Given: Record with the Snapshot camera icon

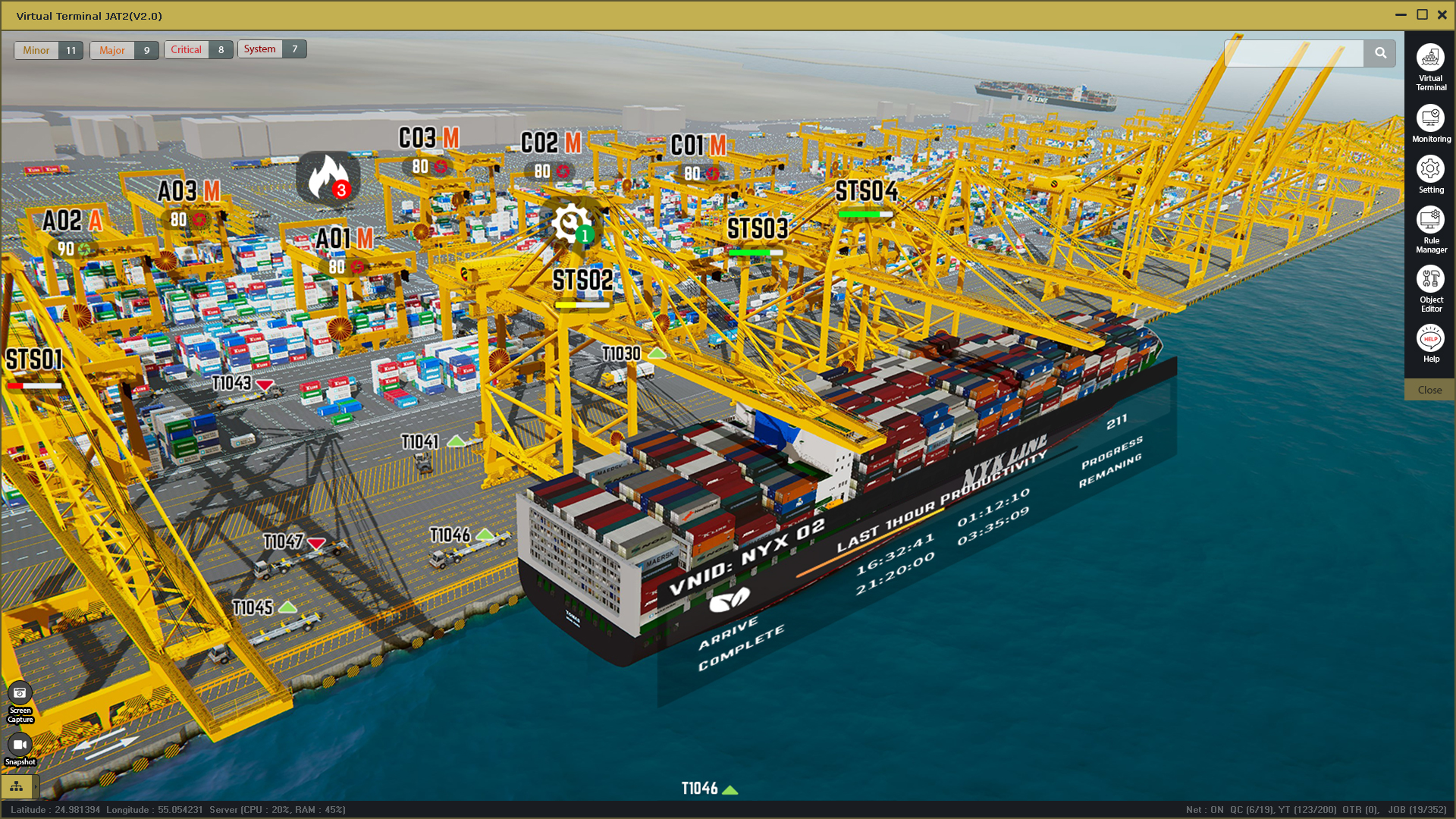Looking at the screenshot, I should click(x=20, y=748).
